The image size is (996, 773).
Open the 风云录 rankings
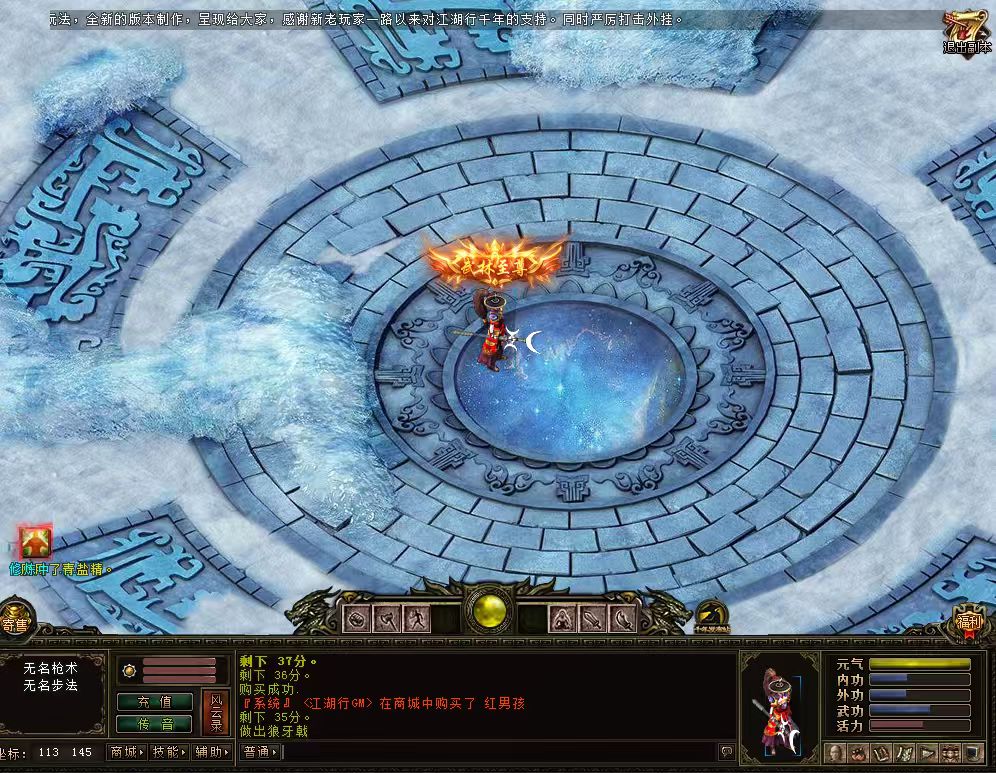tap(216, 712)
